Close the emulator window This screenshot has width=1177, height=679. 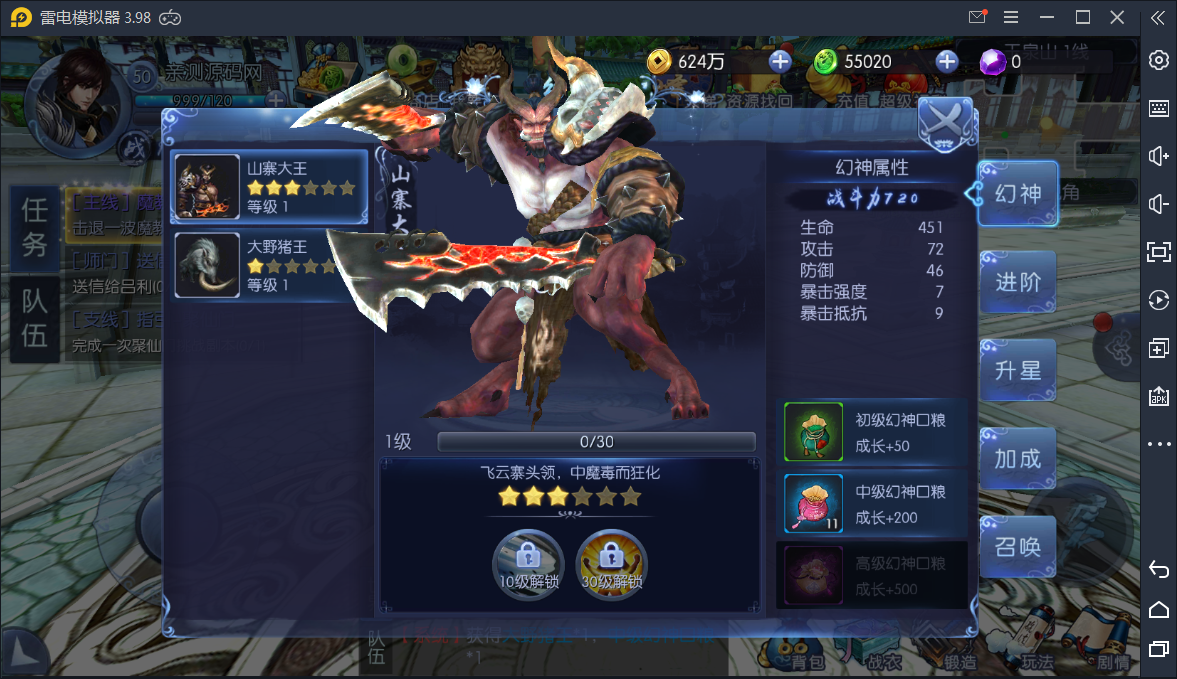(x=1118, y=17)
